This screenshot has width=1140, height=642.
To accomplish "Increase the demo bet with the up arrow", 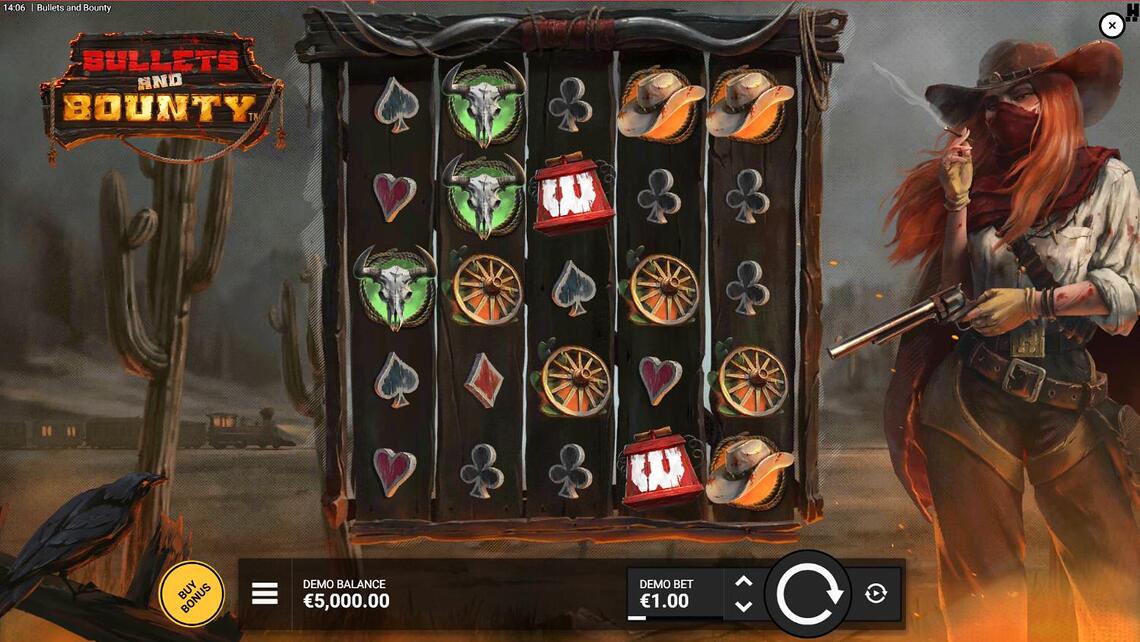I will (x=743, y=581).
